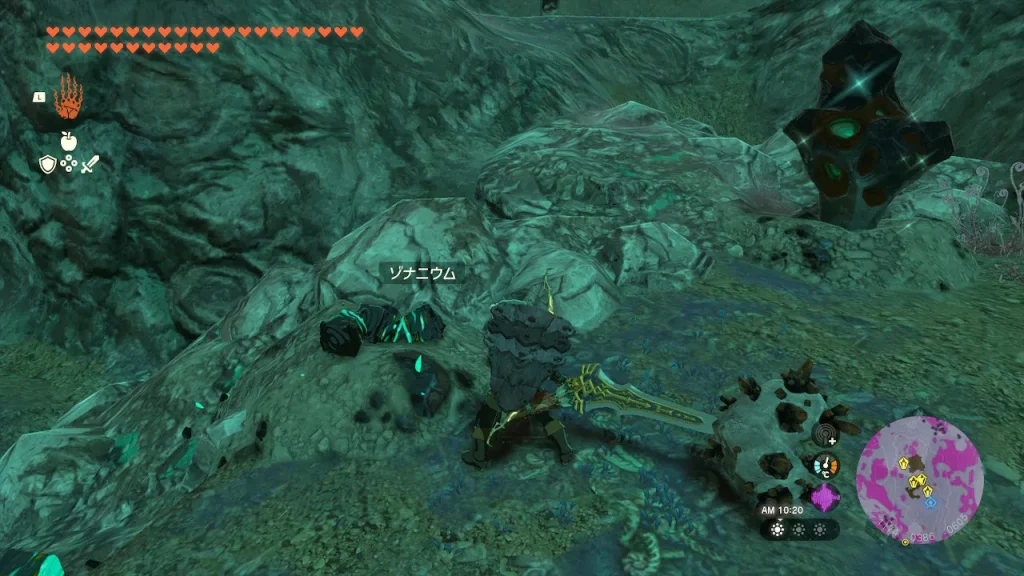Screen dimensions: 1024x576
Task: Click the four-circle icon between shield and sword
Action: tap(68, 165)
